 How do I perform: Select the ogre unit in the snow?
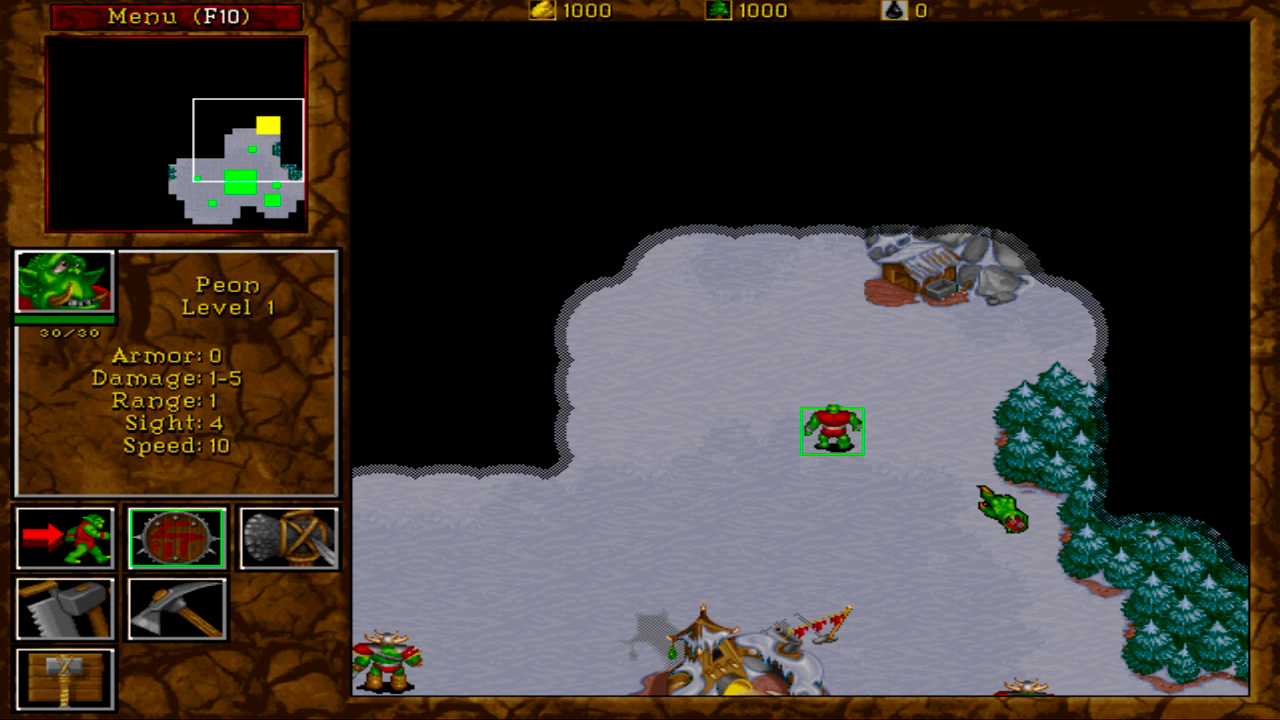click(x=831, y=429)
